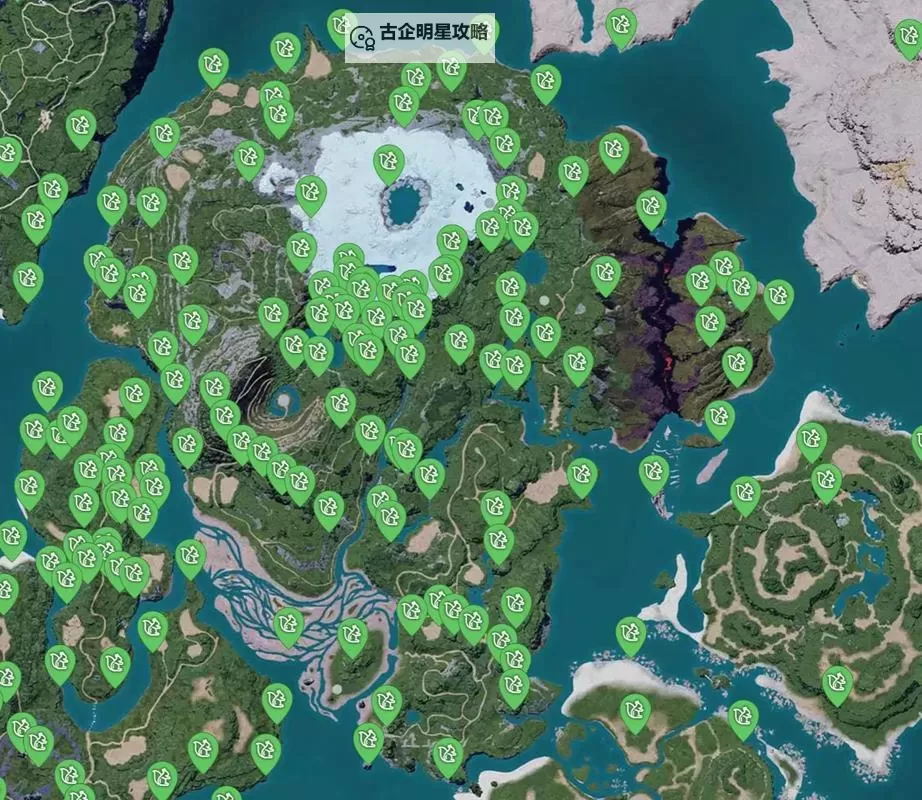The width and height of the screenshot is (922, 800).
Task: Pick the marker on the spiral island's southeastern tip
Action: (837, 683)
